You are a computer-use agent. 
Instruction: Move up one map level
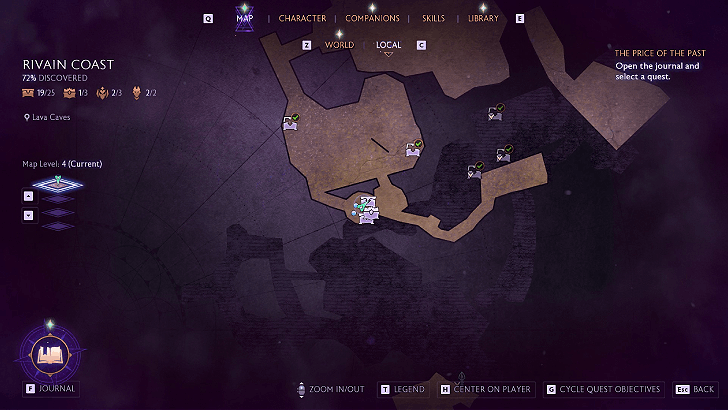[x=28, y=196]
